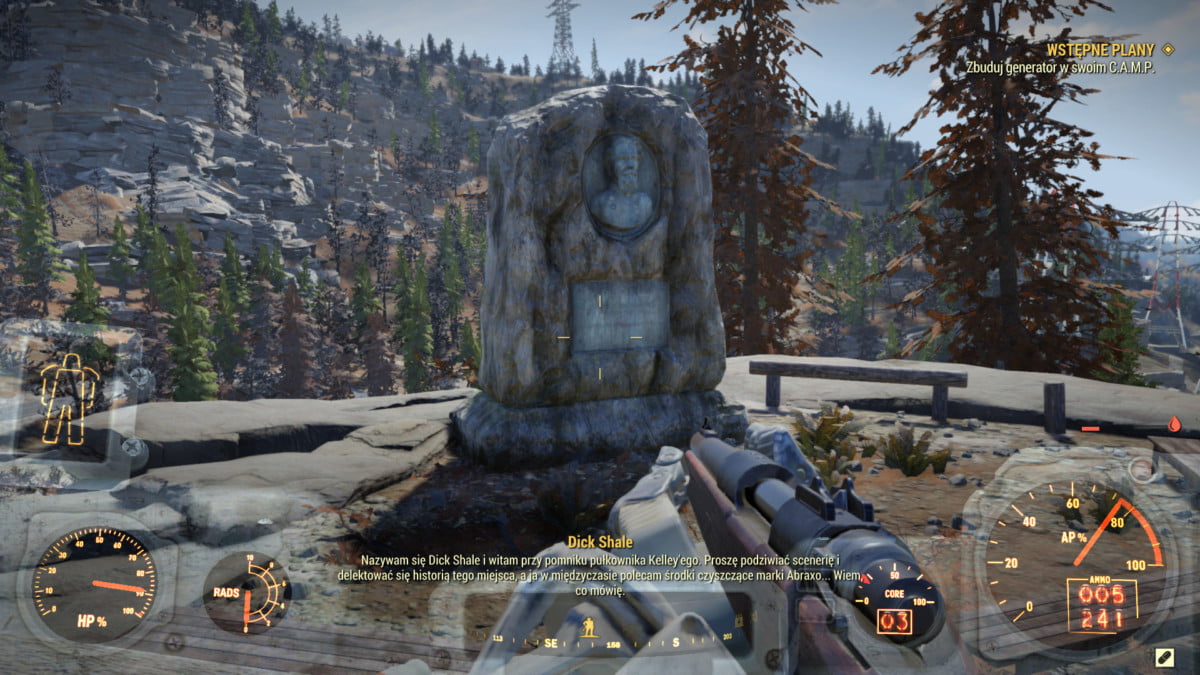Viewport: 1200px width, 675px height.
Task: Select the statue location marker on the compass
Action: [589, 627]
